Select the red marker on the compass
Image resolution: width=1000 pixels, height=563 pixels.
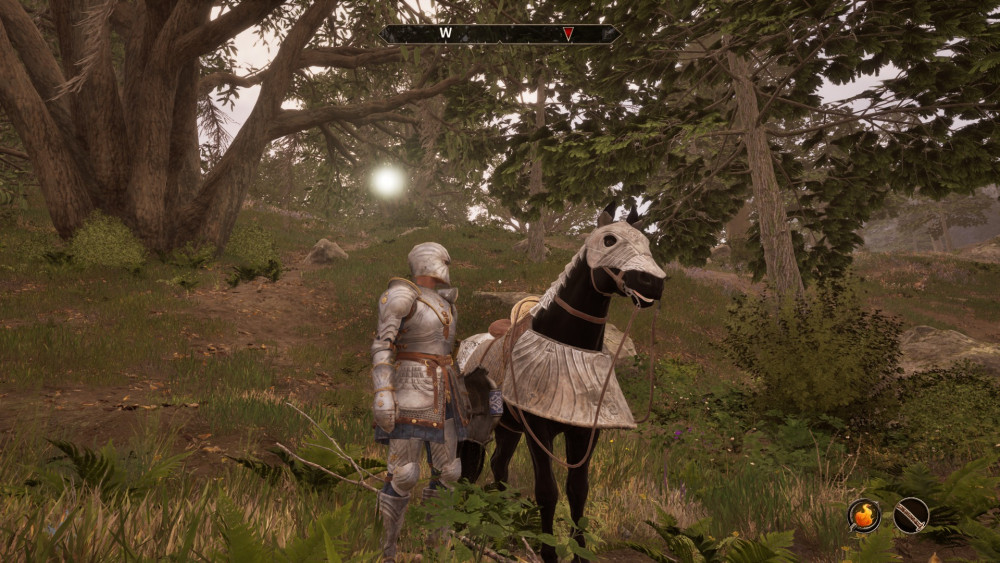(x=568, y=34)
